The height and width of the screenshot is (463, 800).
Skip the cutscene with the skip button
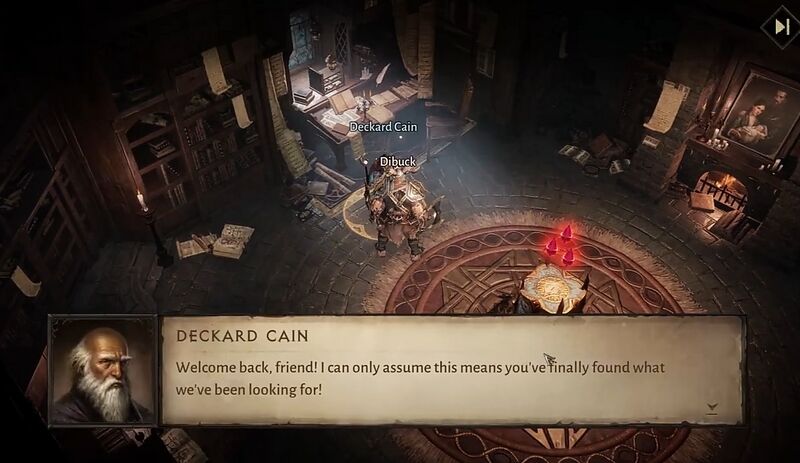tap(778, 26)
